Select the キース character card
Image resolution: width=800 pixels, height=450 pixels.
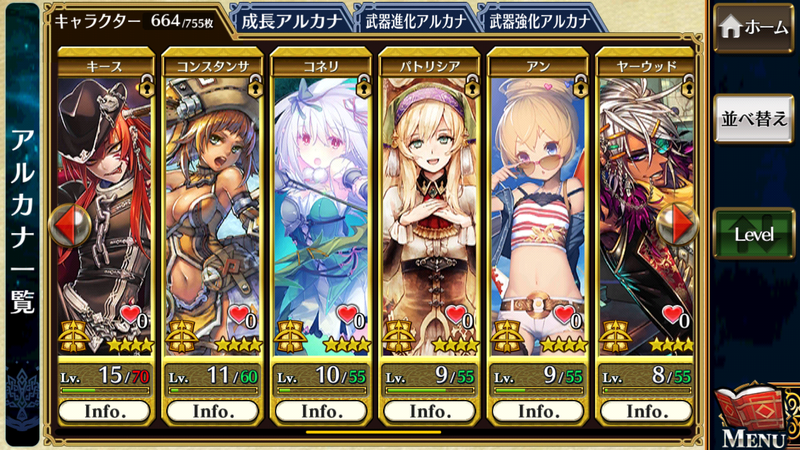105,210
